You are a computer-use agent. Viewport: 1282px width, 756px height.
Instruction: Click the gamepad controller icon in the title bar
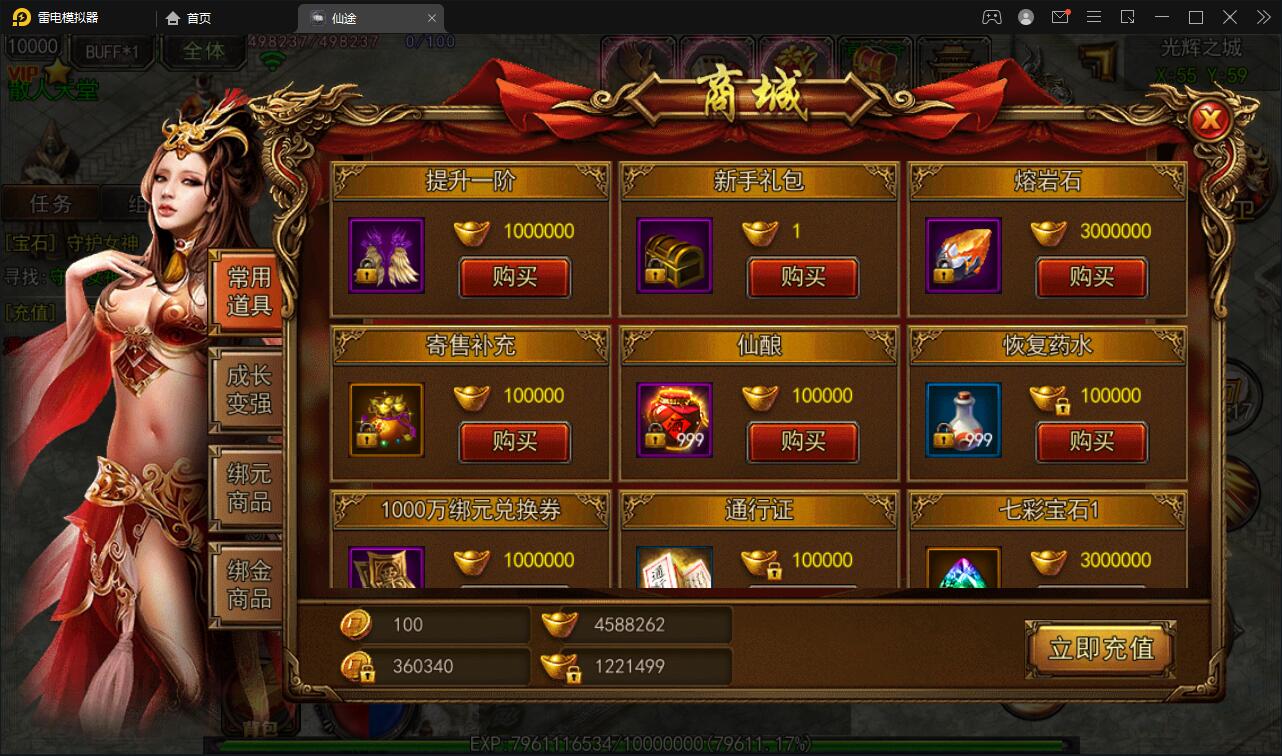[993, 17]
